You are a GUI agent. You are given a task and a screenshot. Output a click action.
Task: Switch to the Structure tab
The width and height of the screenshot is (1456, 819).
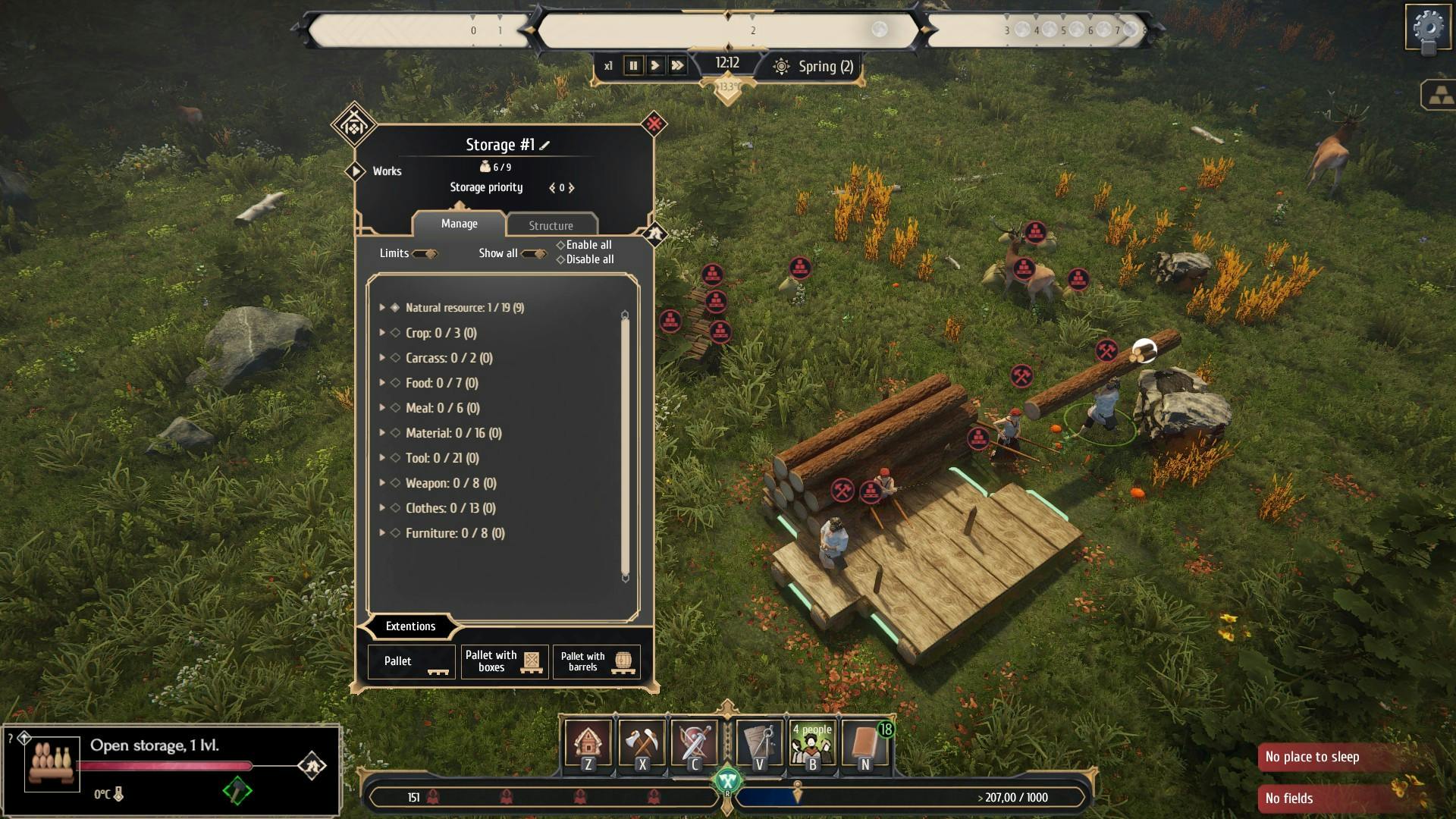[x=551, y=225]
